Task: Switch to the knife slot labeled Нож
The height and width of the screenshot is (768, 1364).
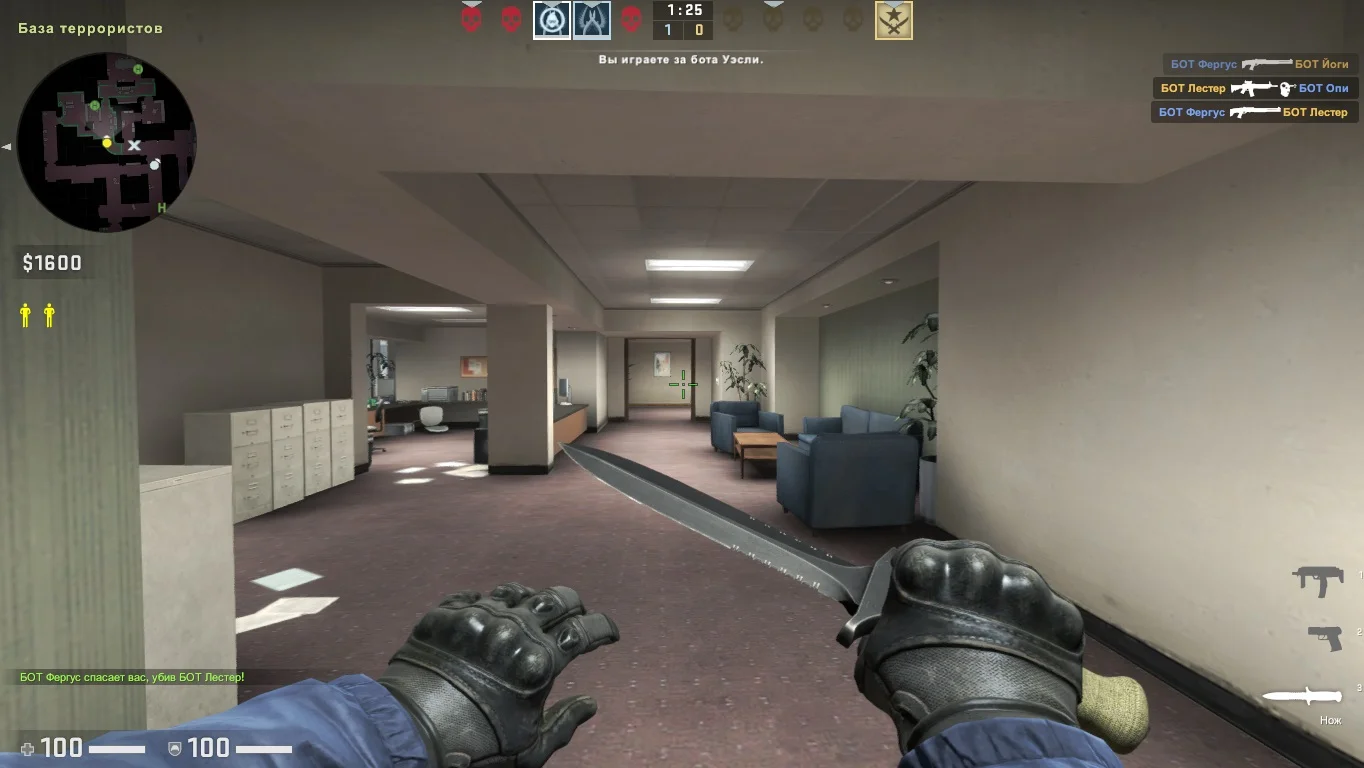Action: click(1301, 696)
